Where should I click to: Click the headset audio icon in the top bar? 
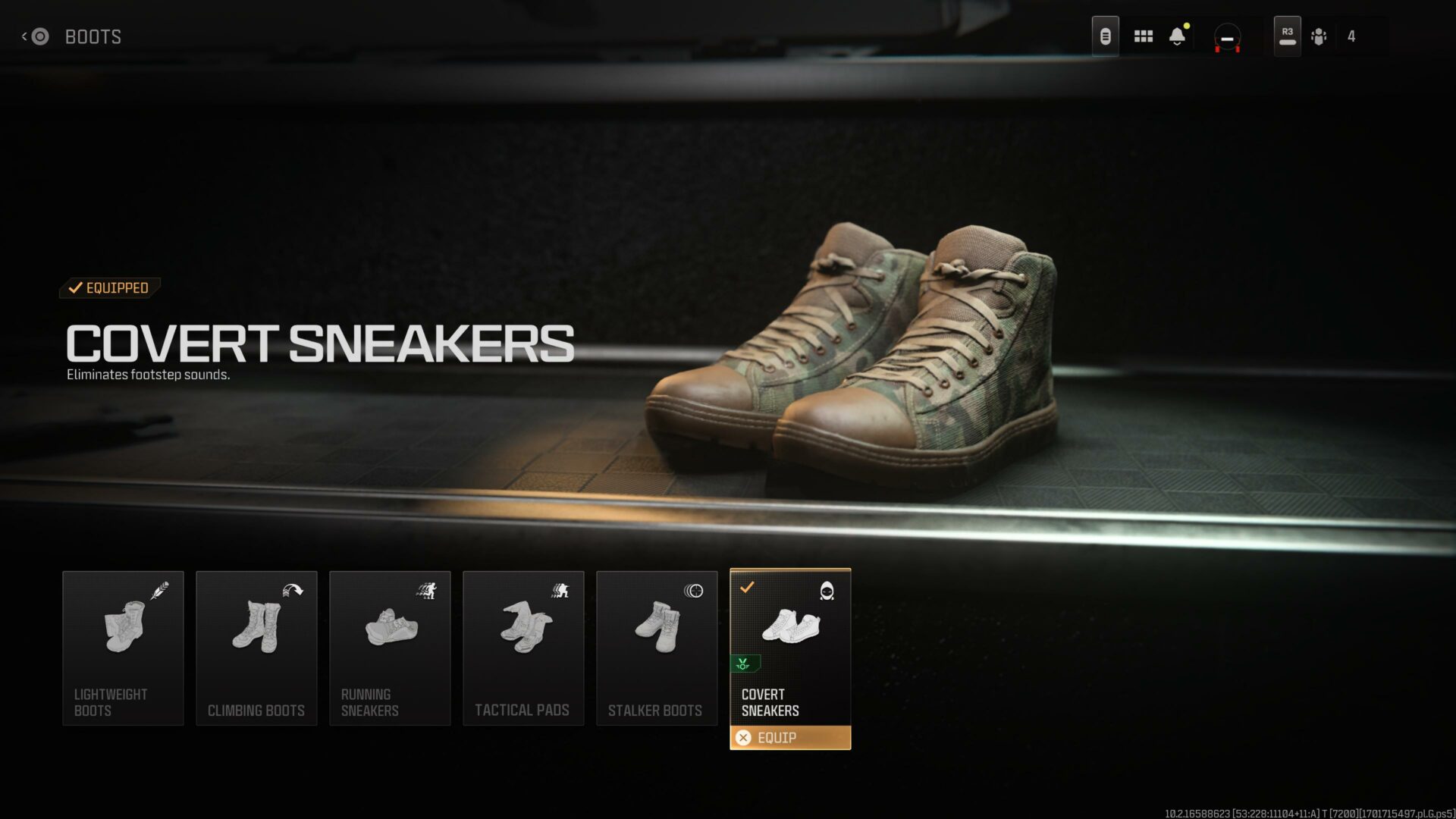point(1227,36)
